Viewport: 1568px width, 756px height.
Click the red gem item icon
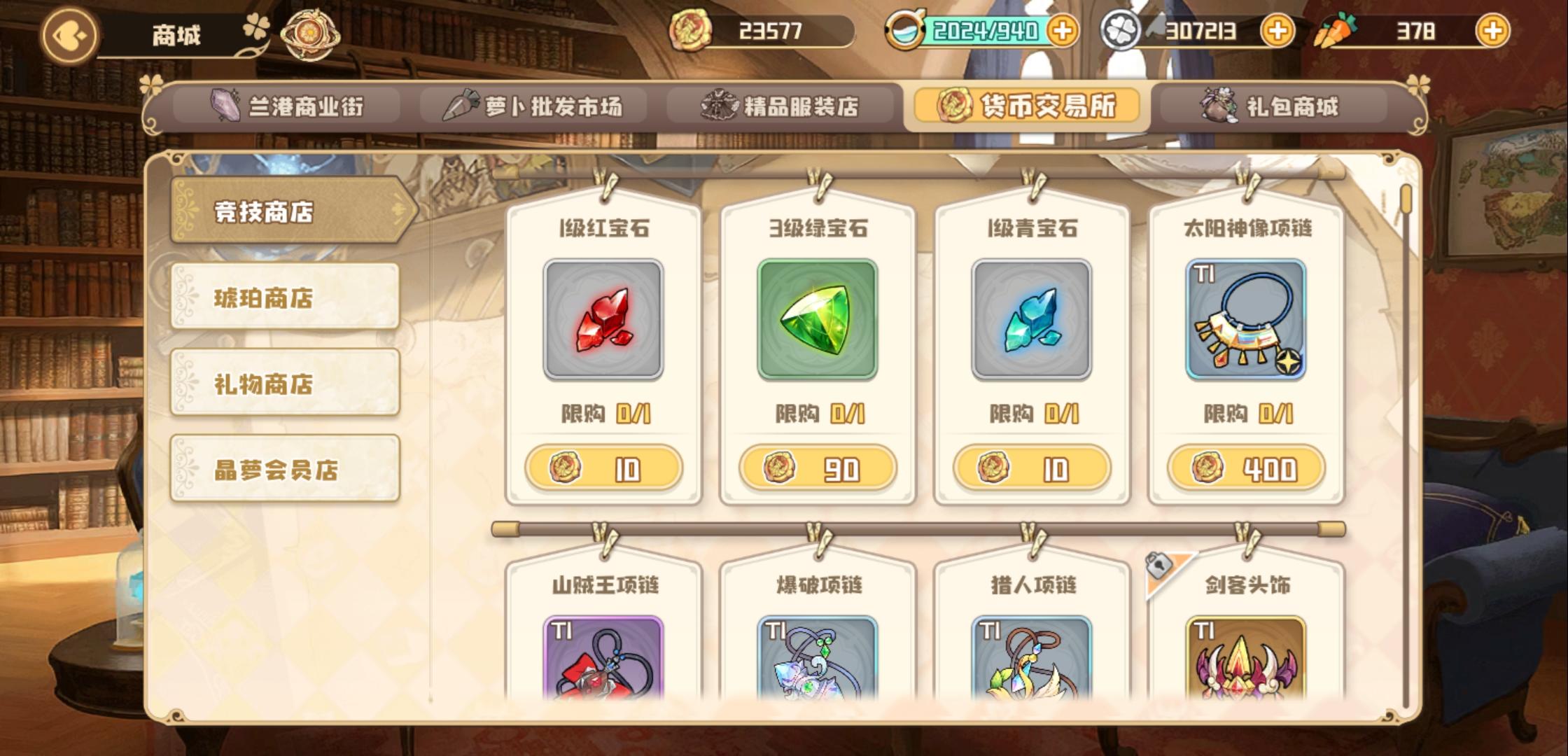[603, 318]
